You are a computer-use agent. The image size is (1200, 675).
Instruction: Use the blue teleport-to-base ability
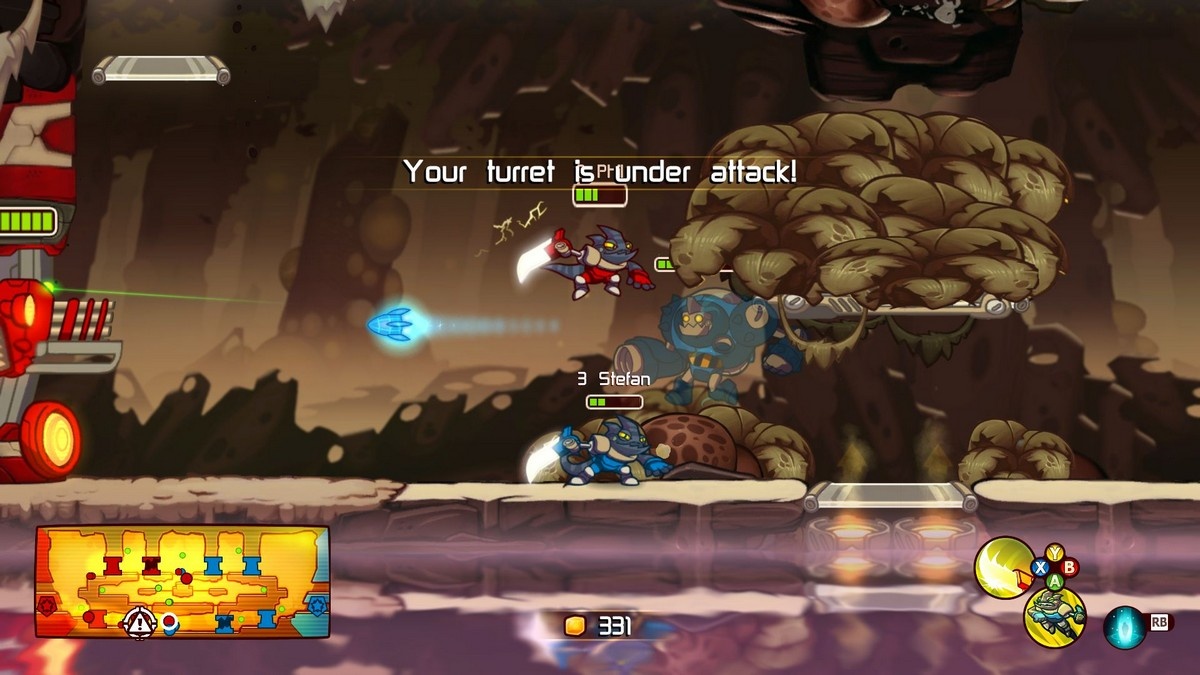coord(1124,627)
